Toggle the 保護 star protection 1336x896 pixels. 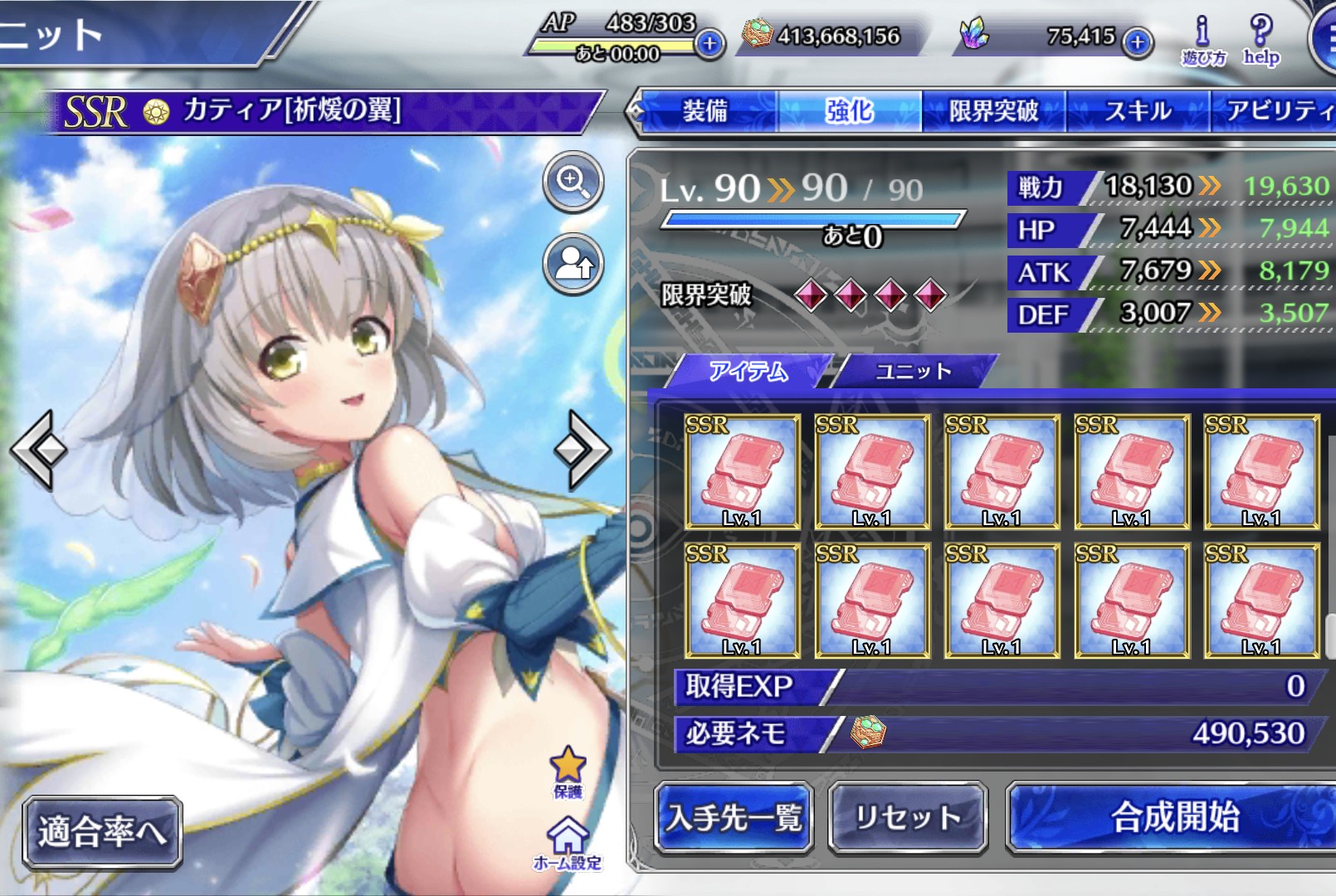pyautogui.click(x=568, y=772)
